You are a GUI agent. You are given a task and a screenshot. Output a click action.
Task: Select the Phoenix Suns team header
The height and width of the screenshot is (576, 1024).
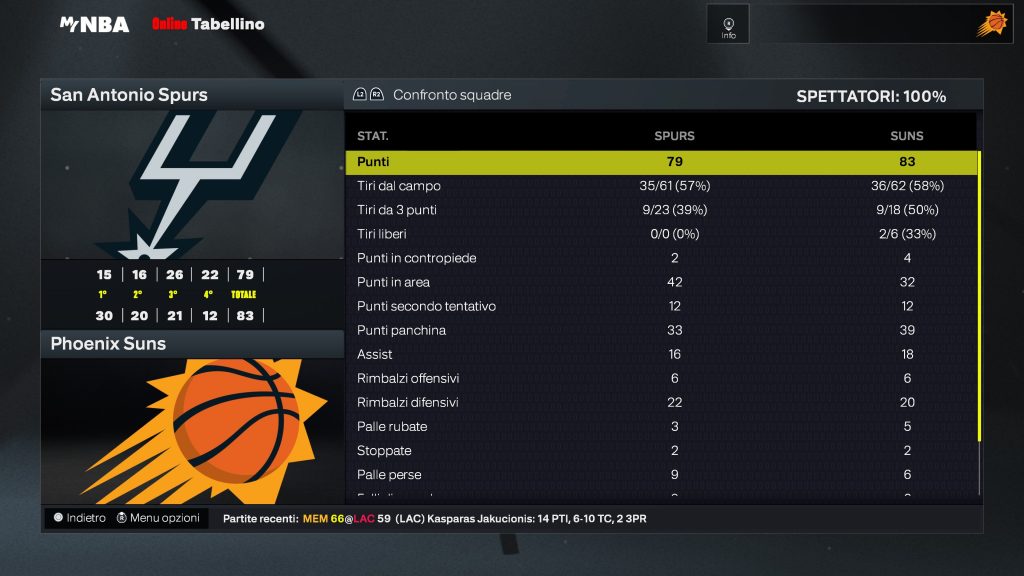click(x=192, y=344)
